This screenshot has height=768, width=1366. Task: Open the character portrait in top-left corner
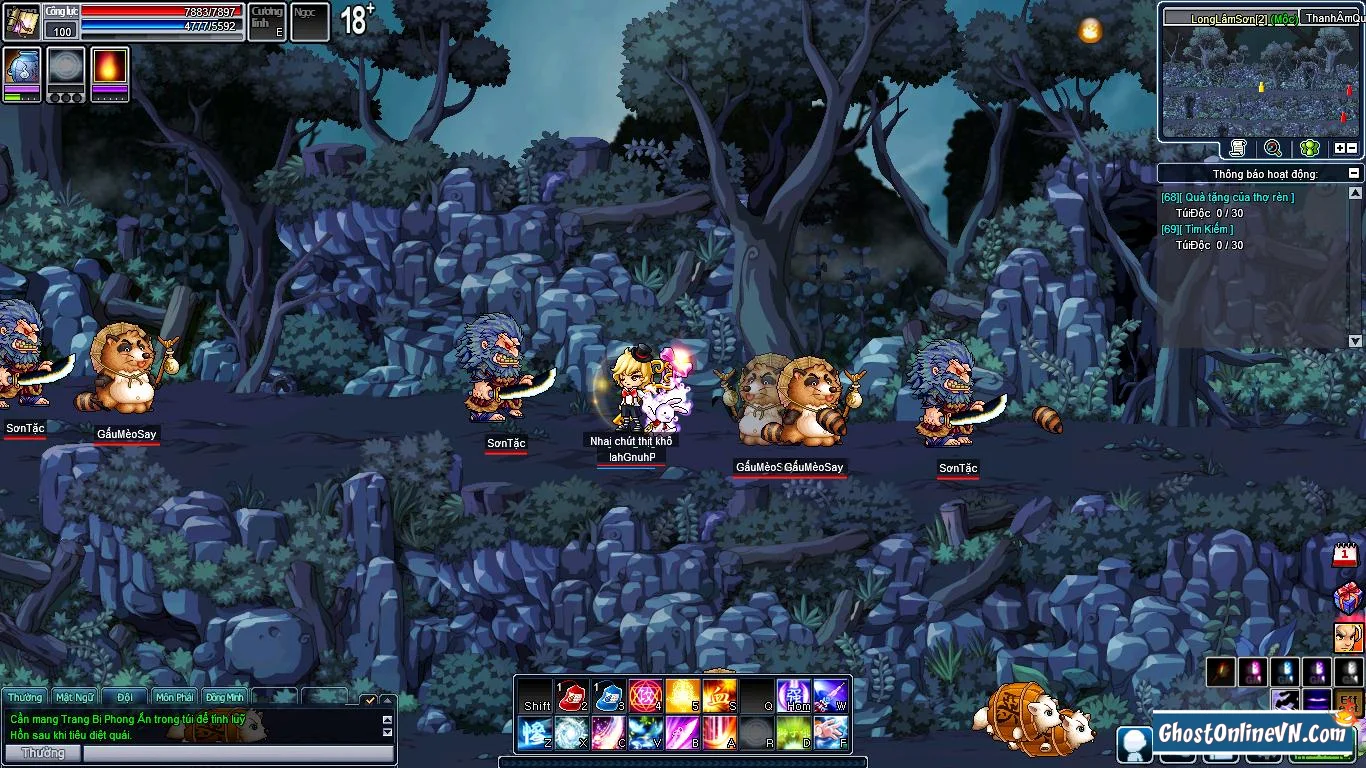(x=21, y=22)
